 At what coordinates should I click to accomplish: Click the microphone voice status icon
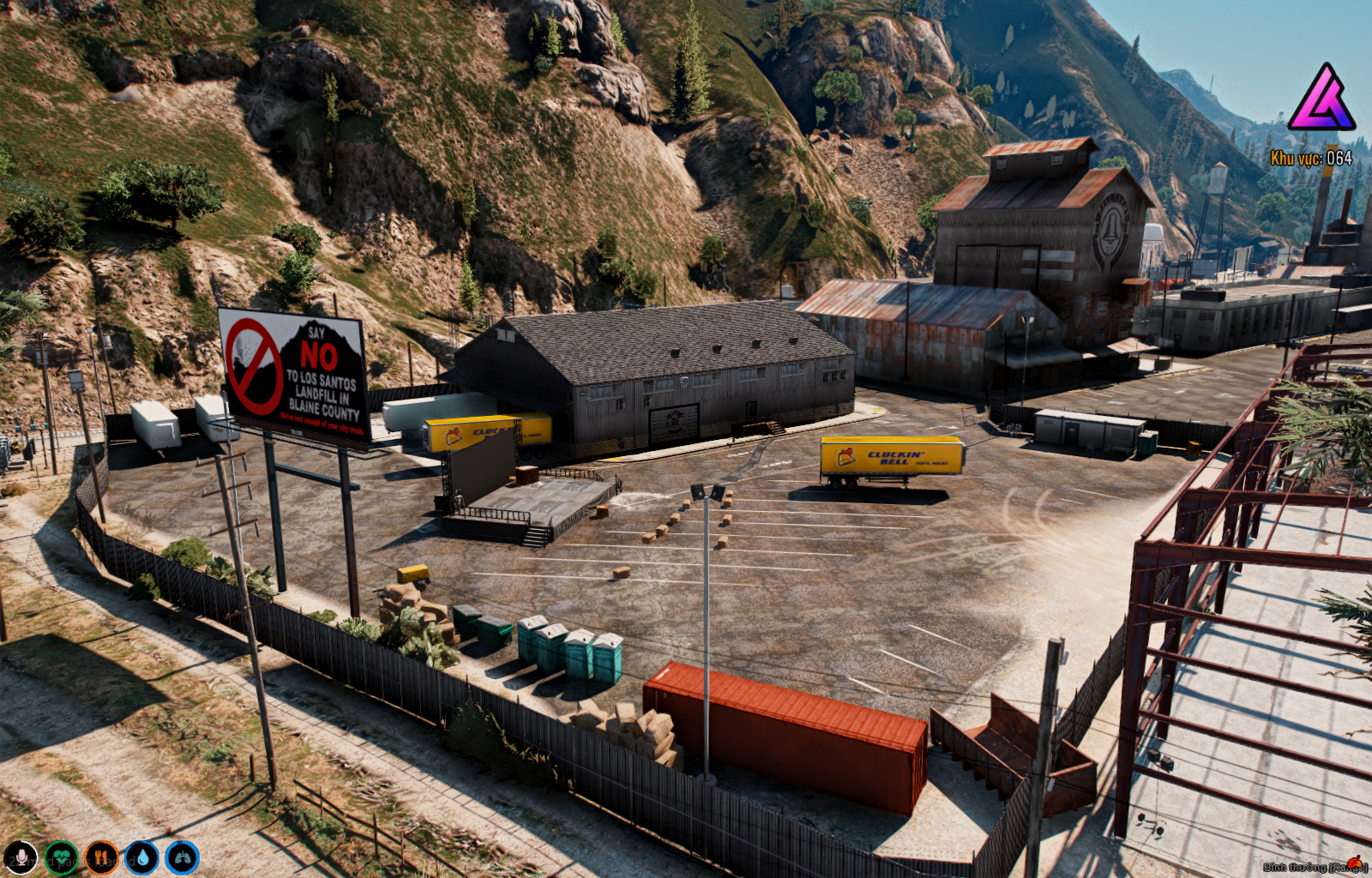[x=21, y=857]
